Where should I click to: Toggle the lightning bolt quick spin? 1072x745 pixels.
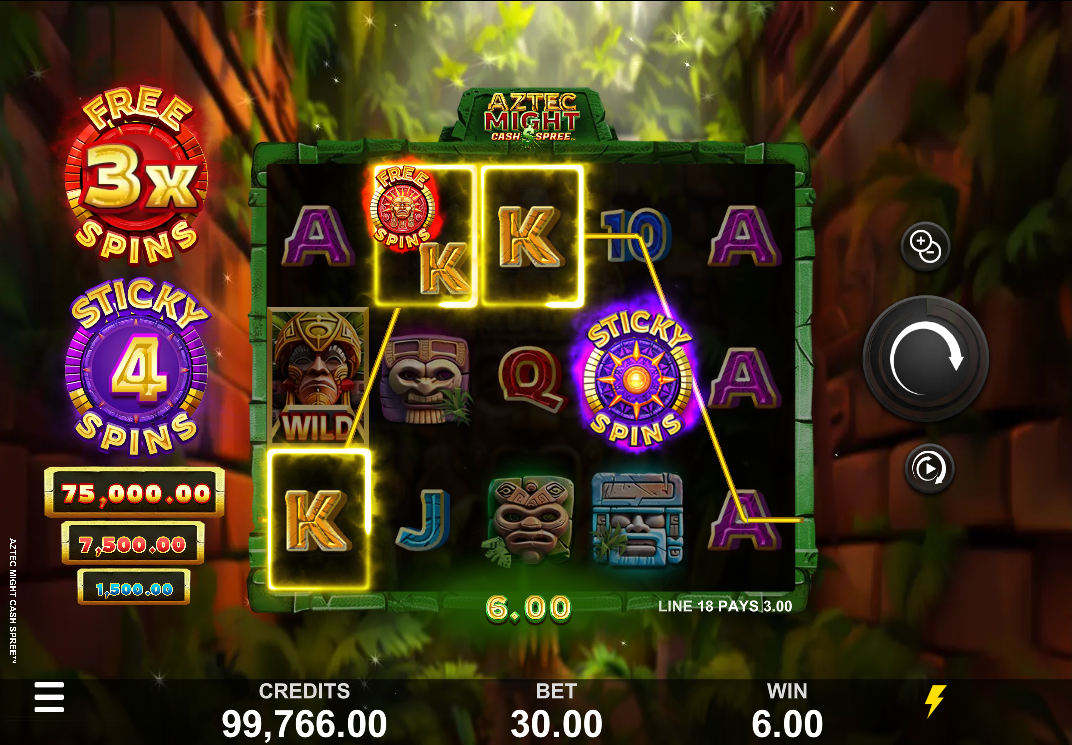coord(935,701)
